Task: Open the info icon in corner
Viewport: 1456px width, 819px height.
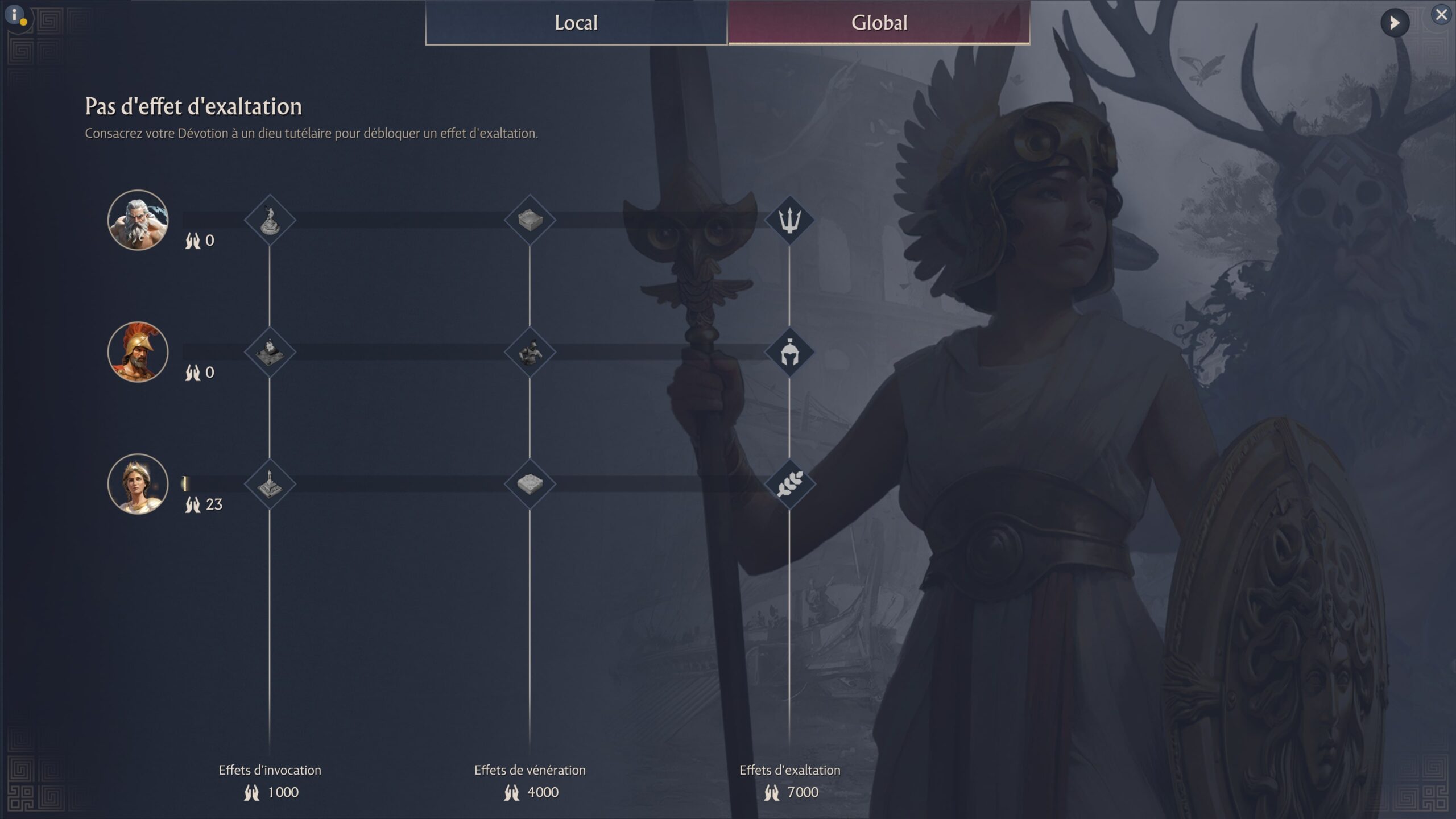Action: coord(16,16)
